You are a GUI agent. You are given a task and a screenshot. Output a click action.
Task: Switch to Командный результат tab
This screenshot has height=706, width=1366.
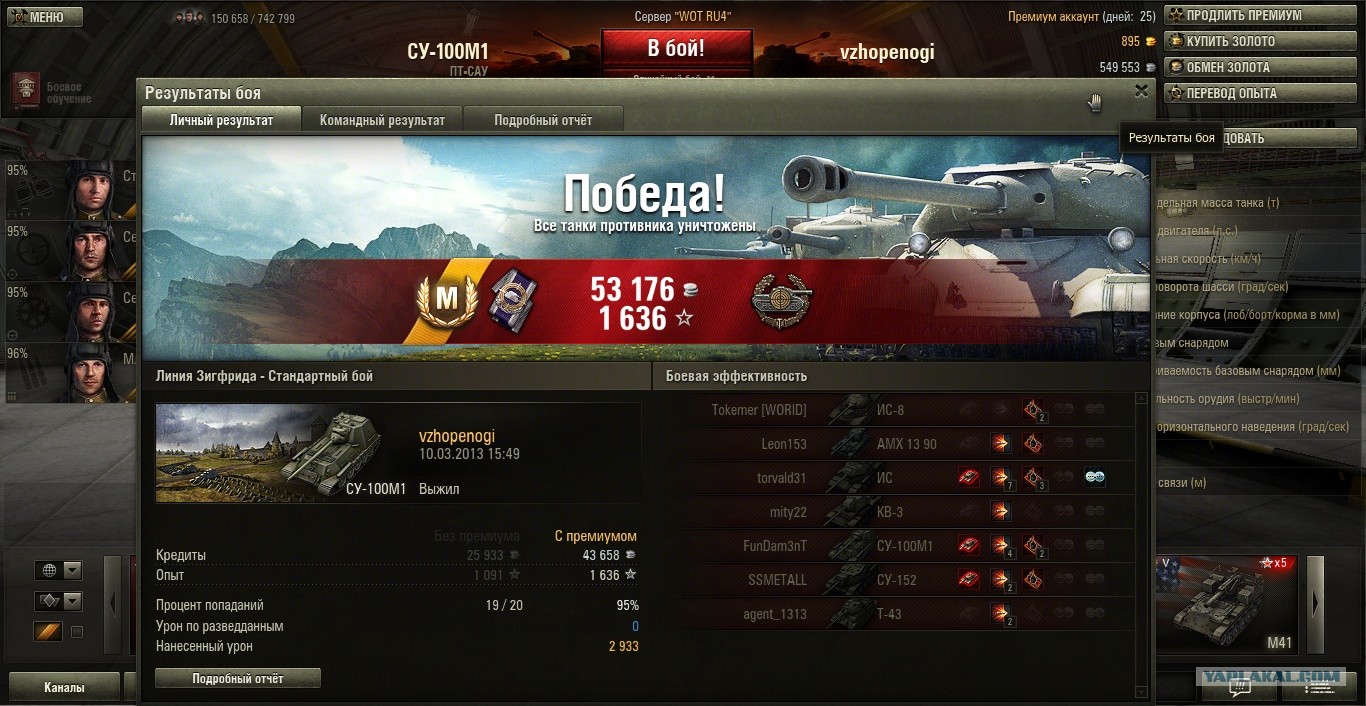pyautogui.click(x=382, y=120)
